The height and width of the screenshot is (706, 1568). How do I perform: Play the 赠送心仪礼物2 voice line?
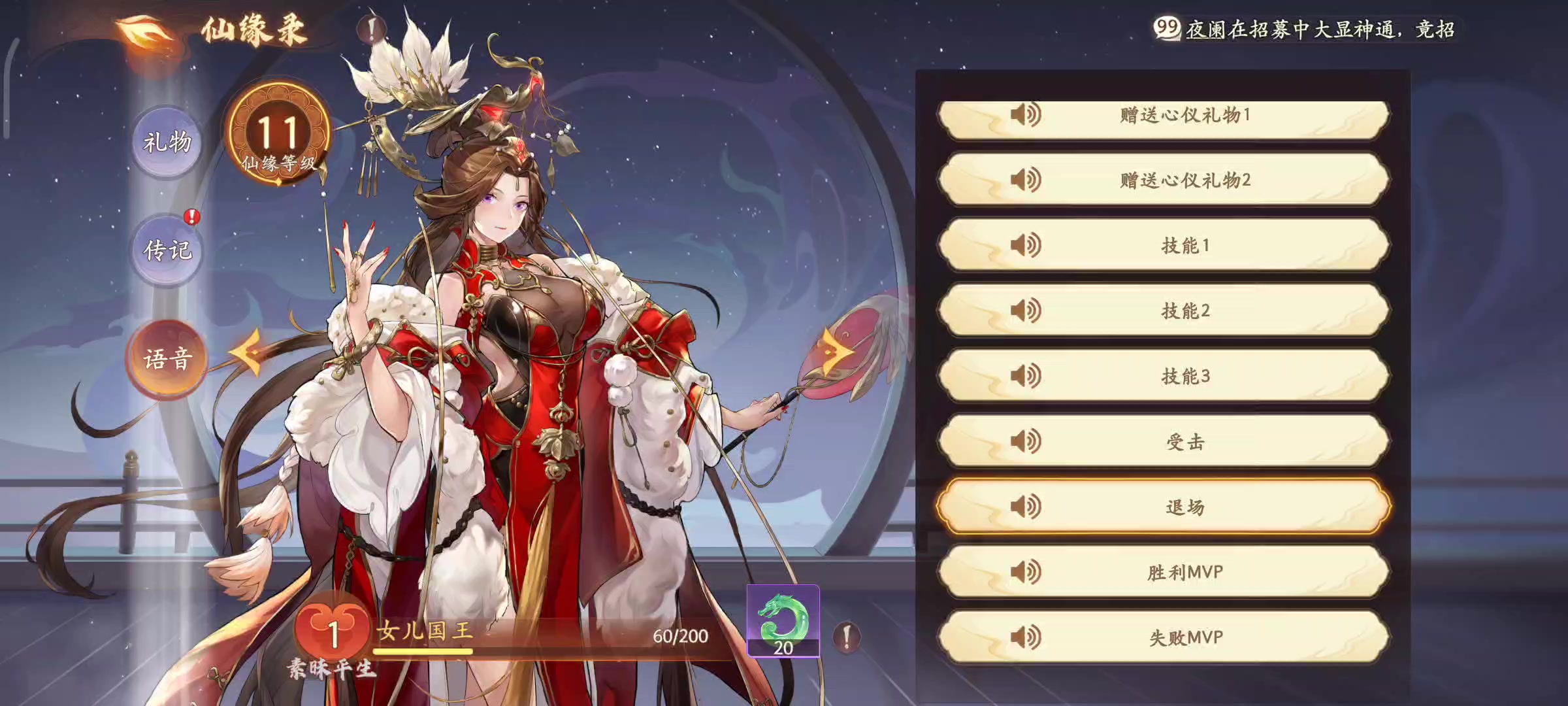pos(1164,180)
